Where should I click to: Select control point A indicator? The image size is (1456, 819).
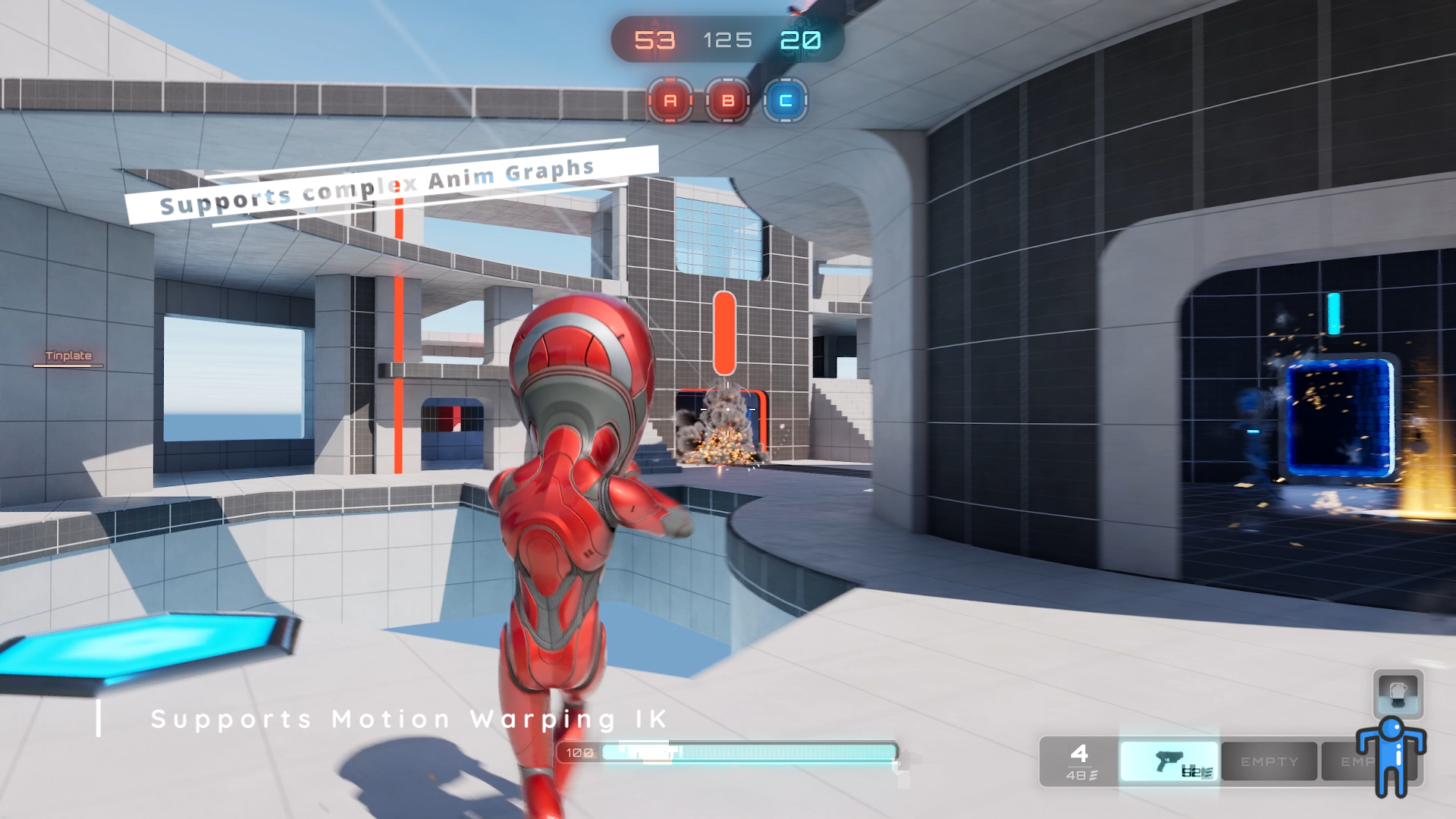click(670, 100)
